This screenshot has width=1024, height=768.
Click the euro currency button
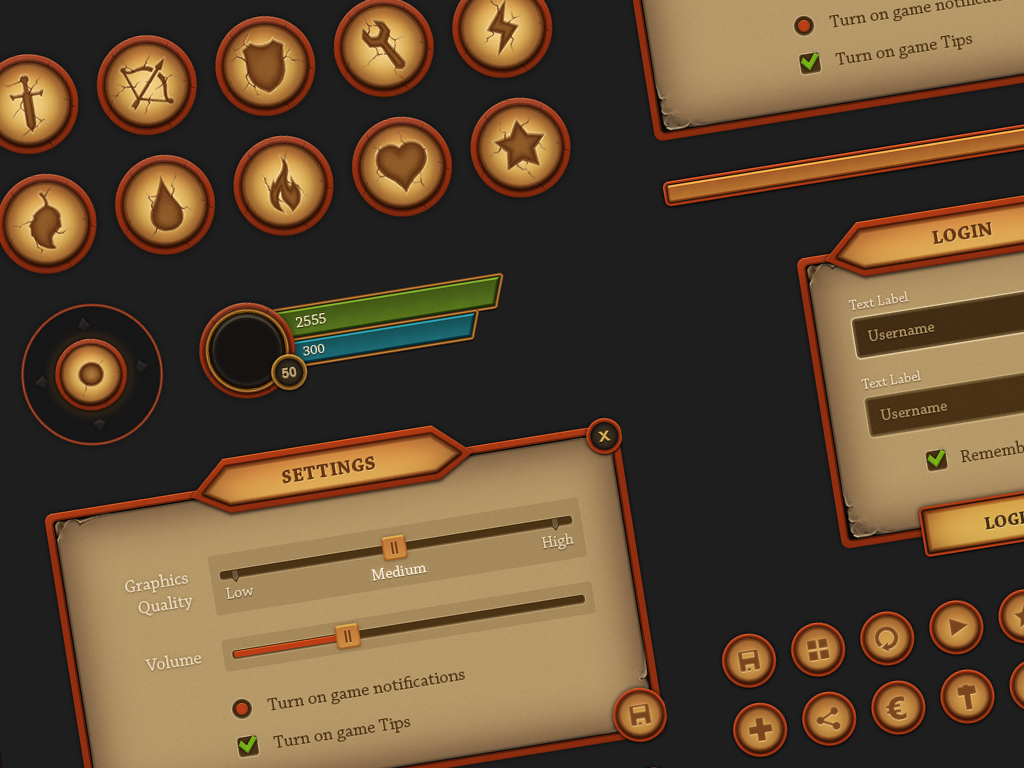898,707
